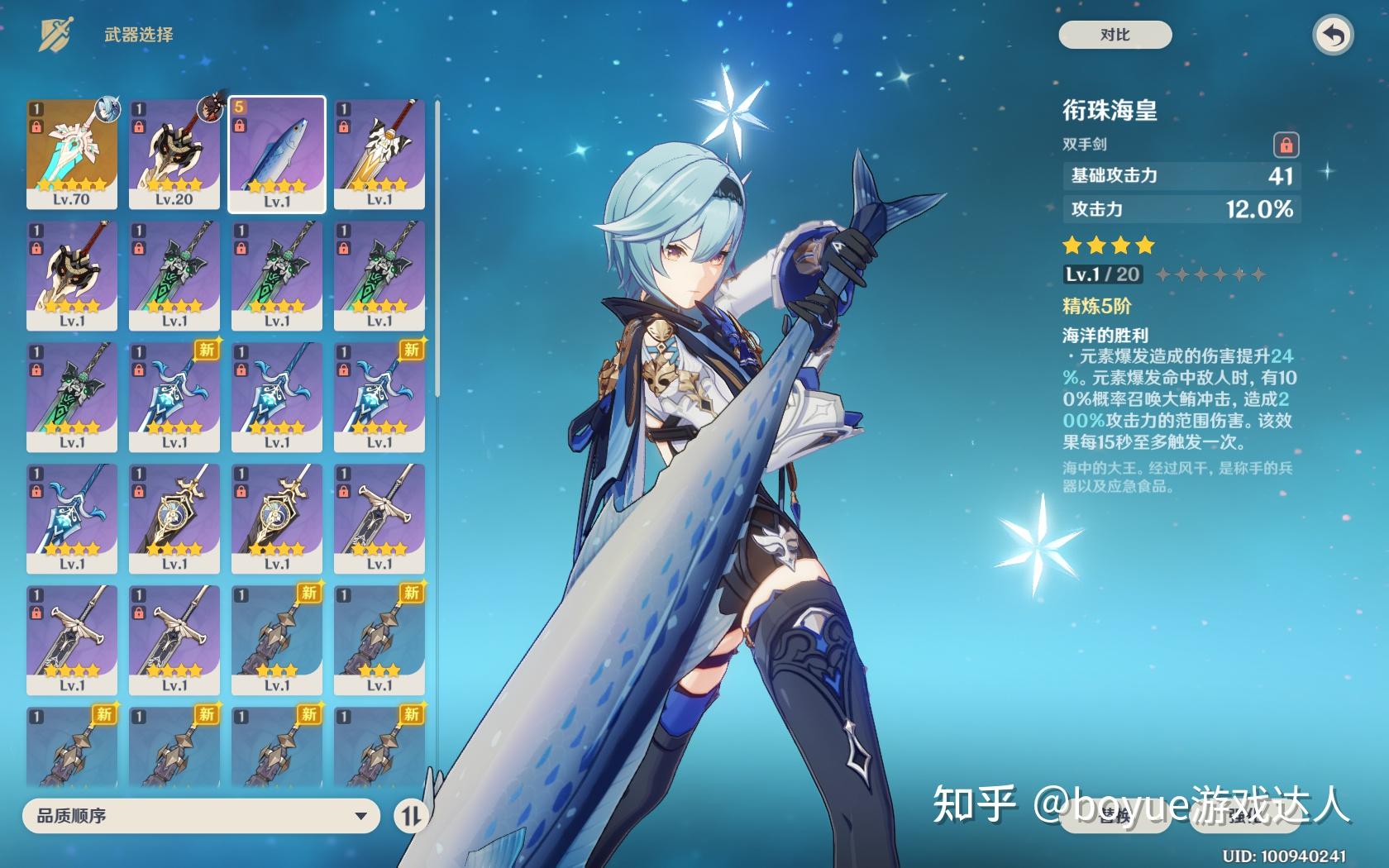Screen dimensions: 1389x868
Task: Select the Lv.20 claymore slot
Action: pos(174,155)
